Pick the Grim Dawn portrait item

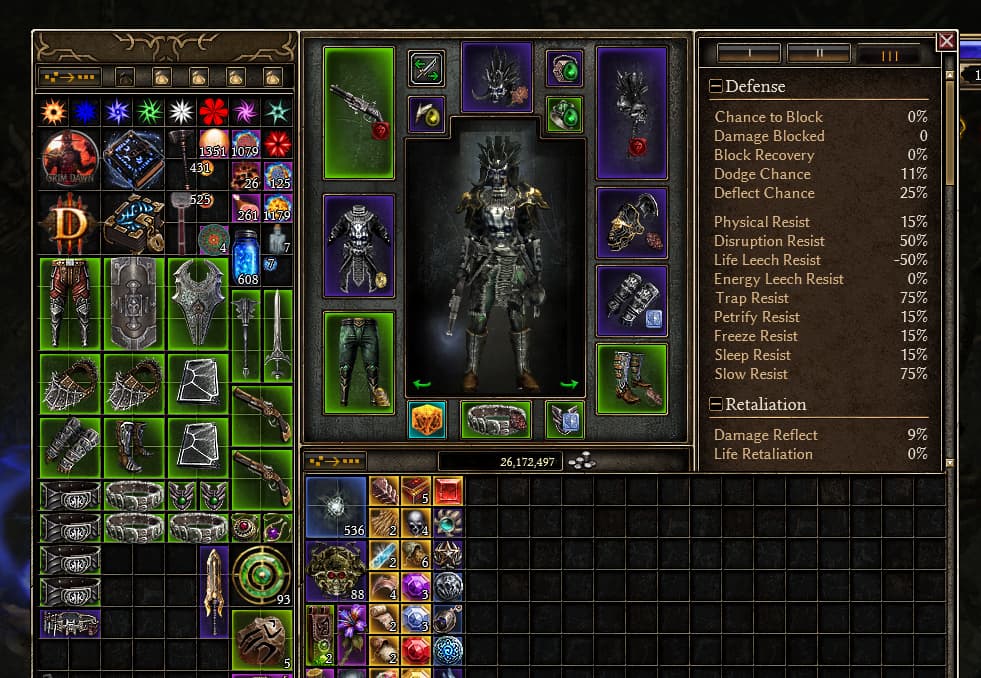tap(70, 158)
